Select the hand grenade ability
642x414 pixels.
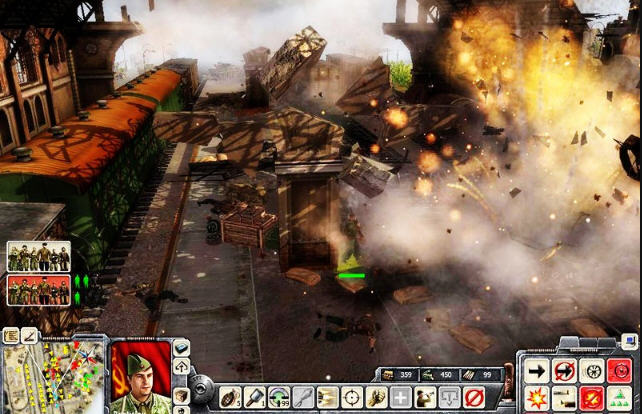[x=228, y=397]
